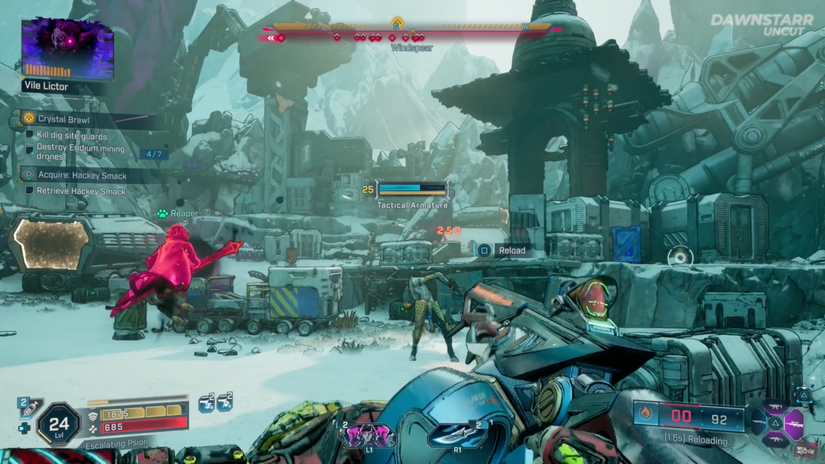825x464 pixels.
Task: Select the Destroy Eridium mining drones objective
Action: 78,151
